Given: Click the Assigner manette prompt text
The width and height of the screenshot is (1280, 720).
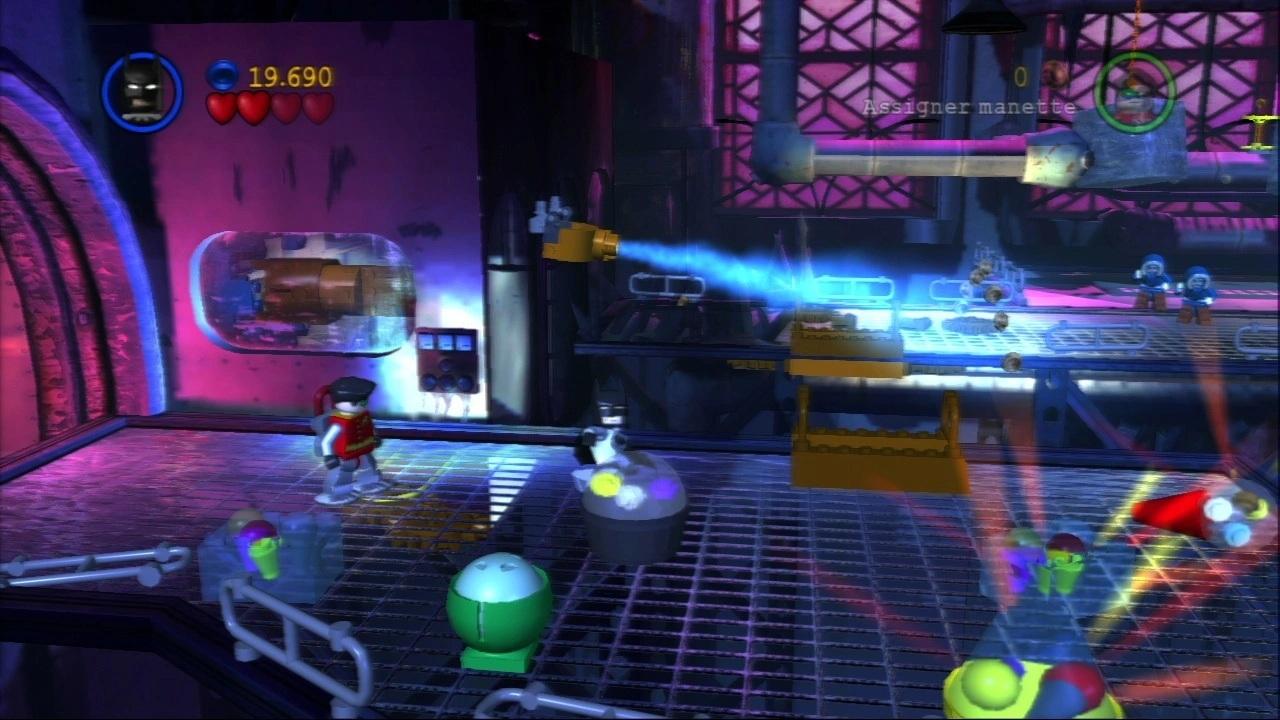Looking at the screenshot, I should pos(970,106).
